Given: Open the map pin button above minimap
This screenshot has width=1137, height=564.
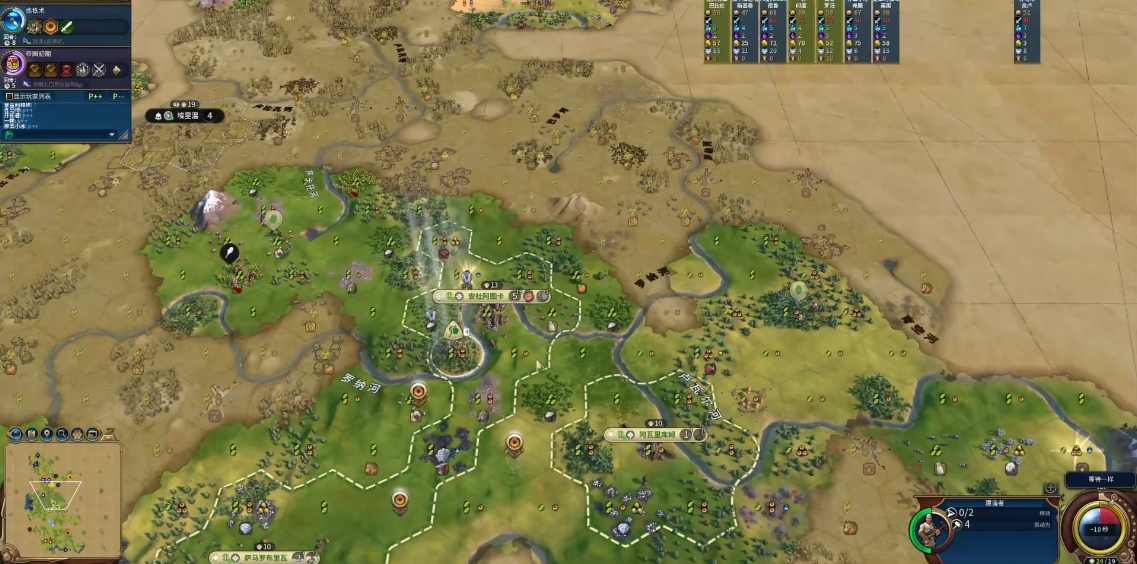Looking at the screenshot, I should click(47, 434).
